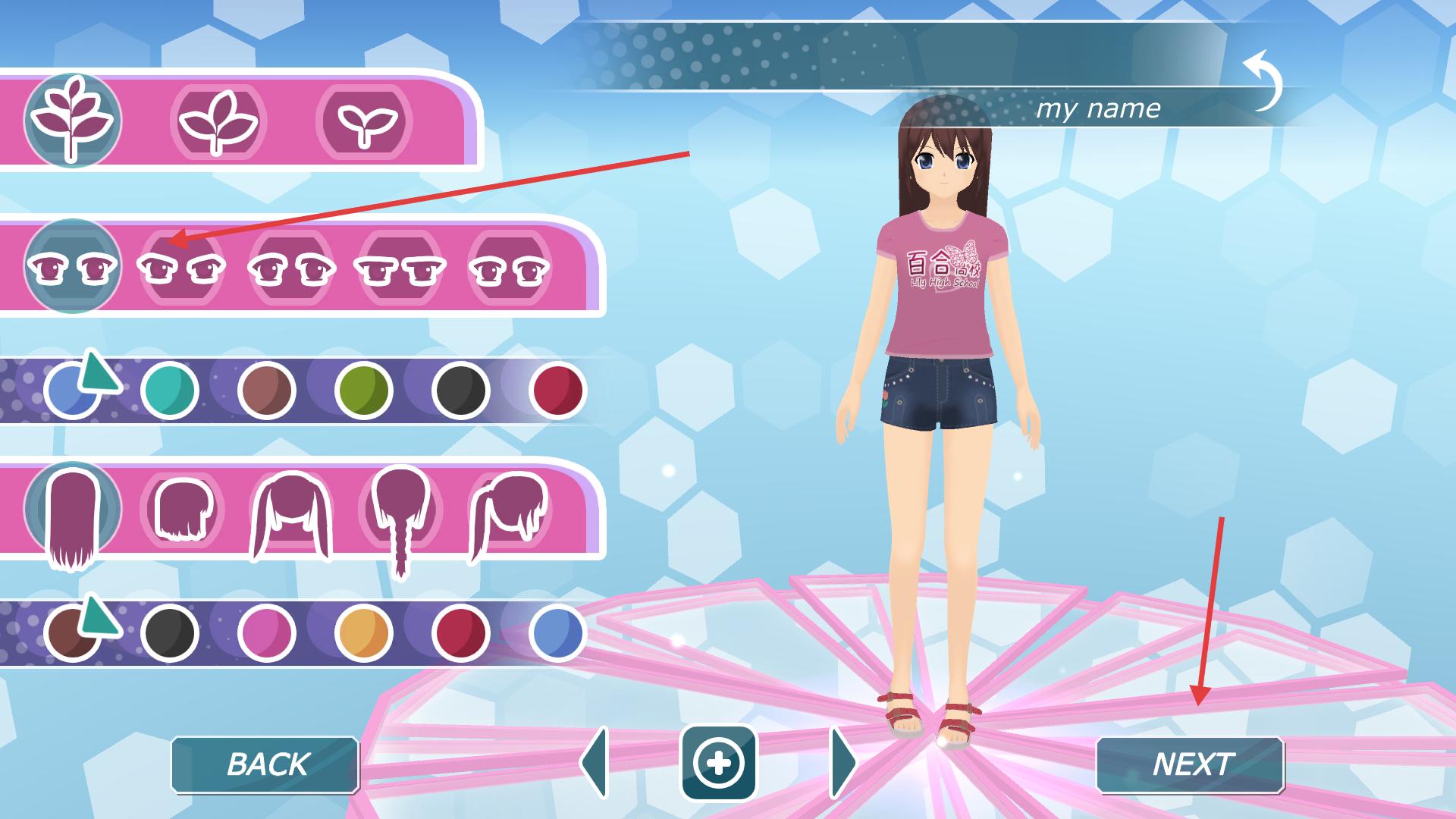Pick the blue hair color swatch

tap(557, 632)
